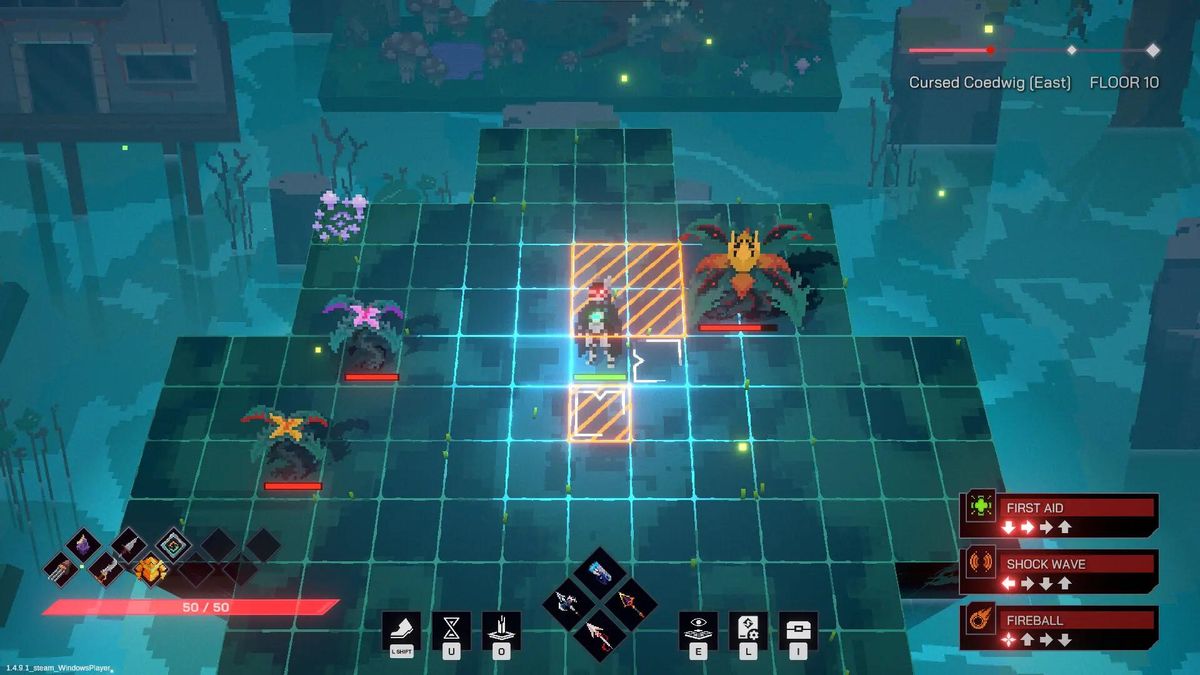Screen dimensions: 1200x675
Task: Click the floor progress track's red marker
Action: coord(990,50)
